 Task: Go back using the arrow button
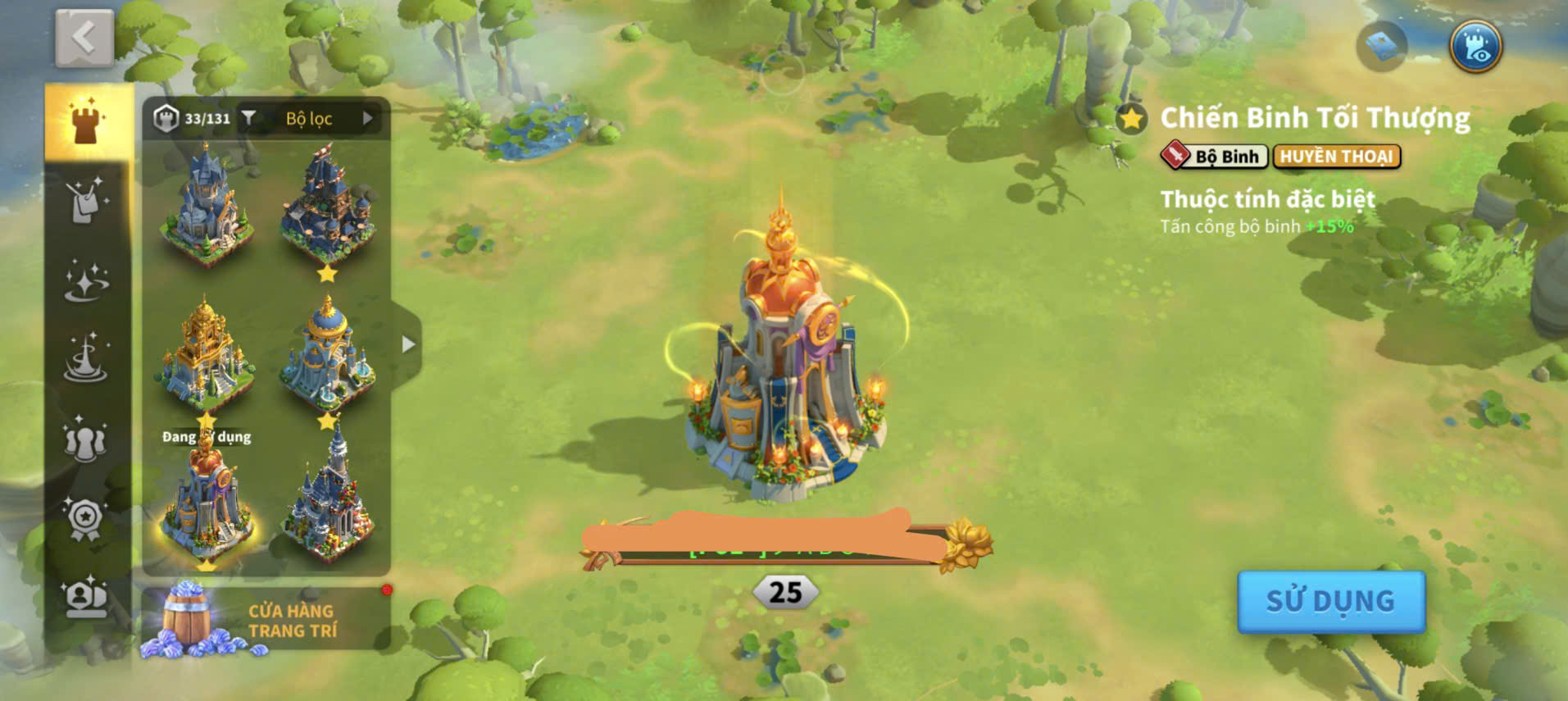tap(84, 39)
